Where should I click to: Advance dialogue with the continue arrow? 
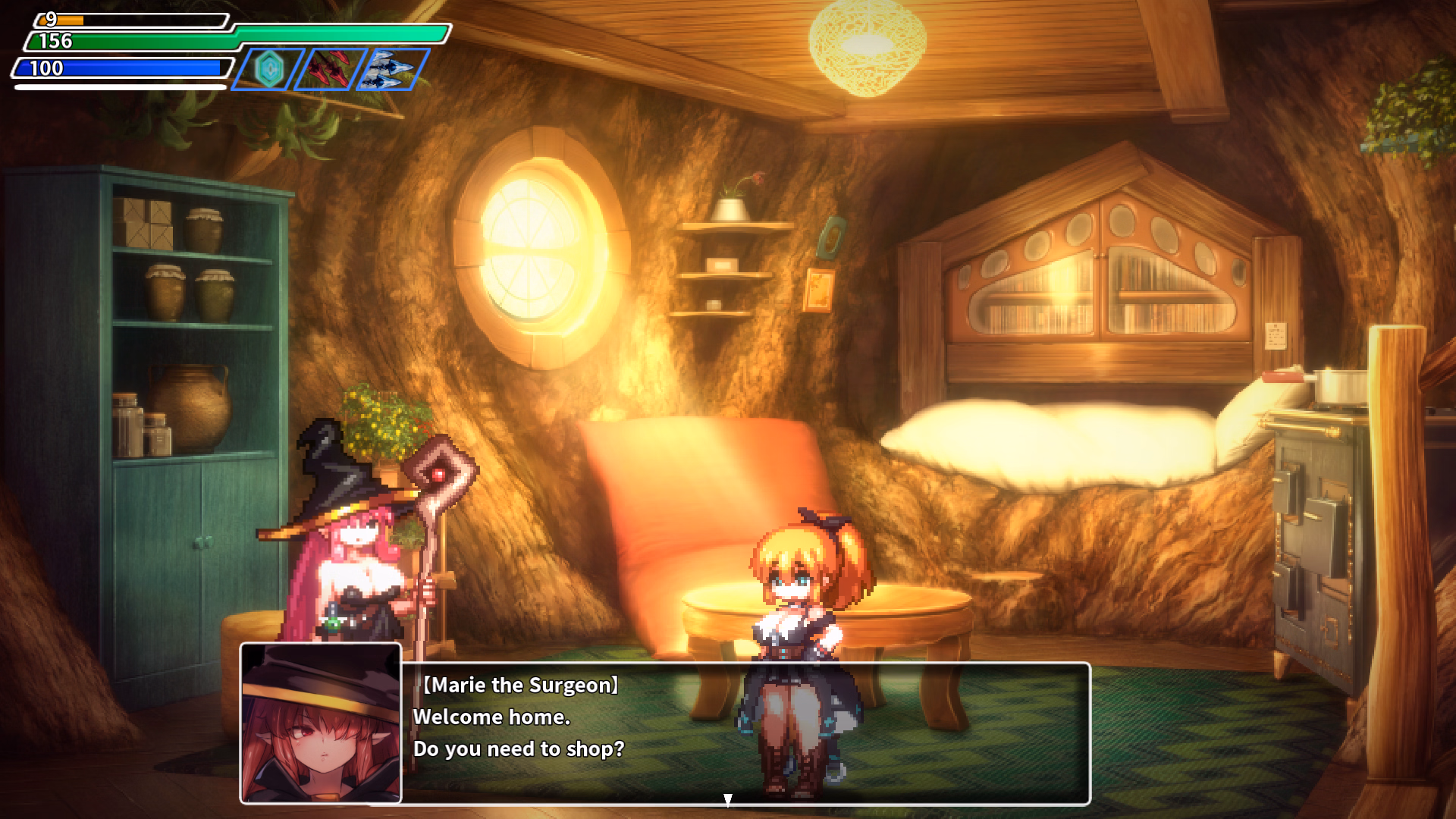(729, 798)
